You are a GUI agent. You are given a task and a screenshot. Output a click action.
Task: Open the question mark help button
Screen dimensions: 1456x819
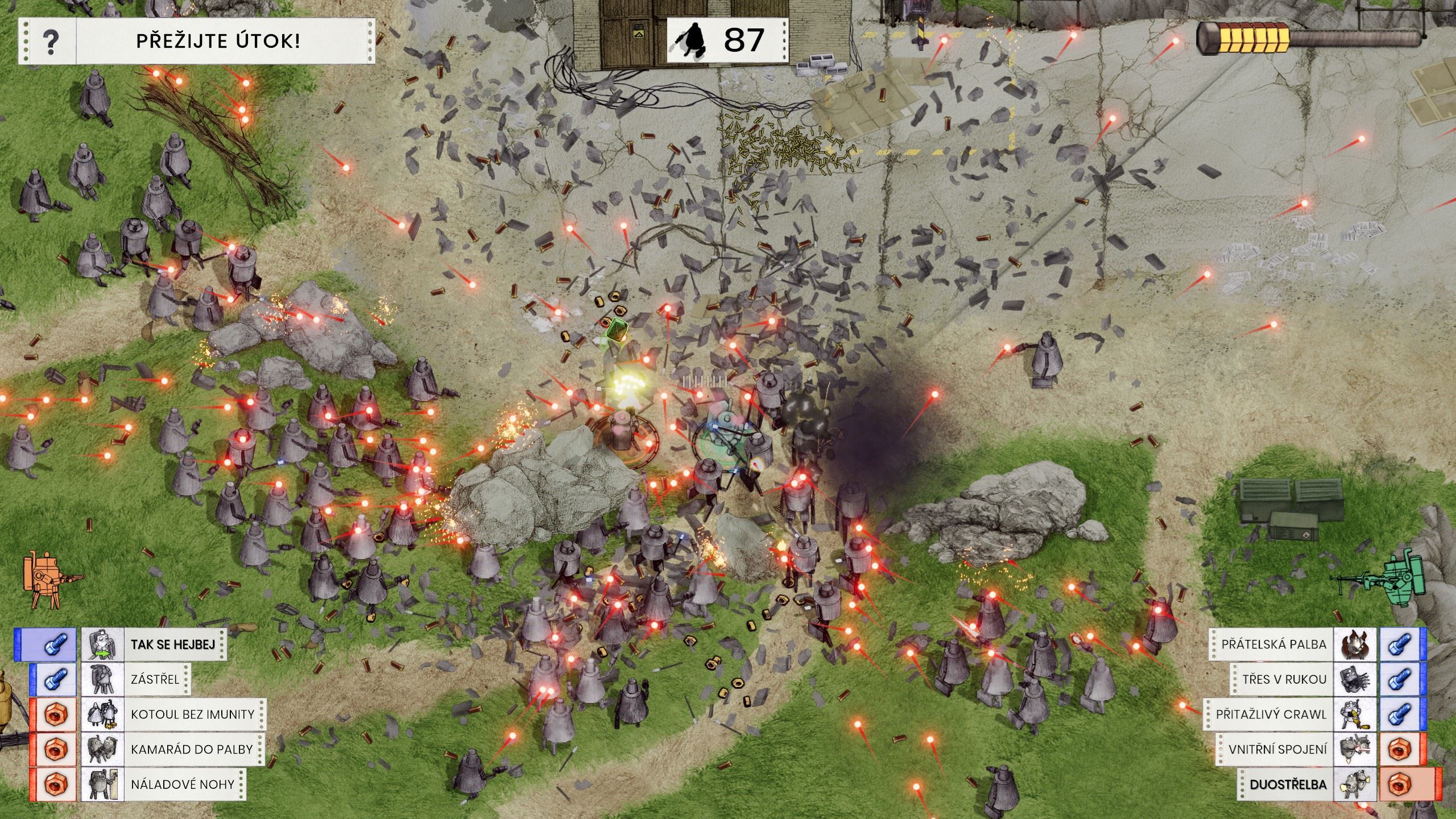51,41
